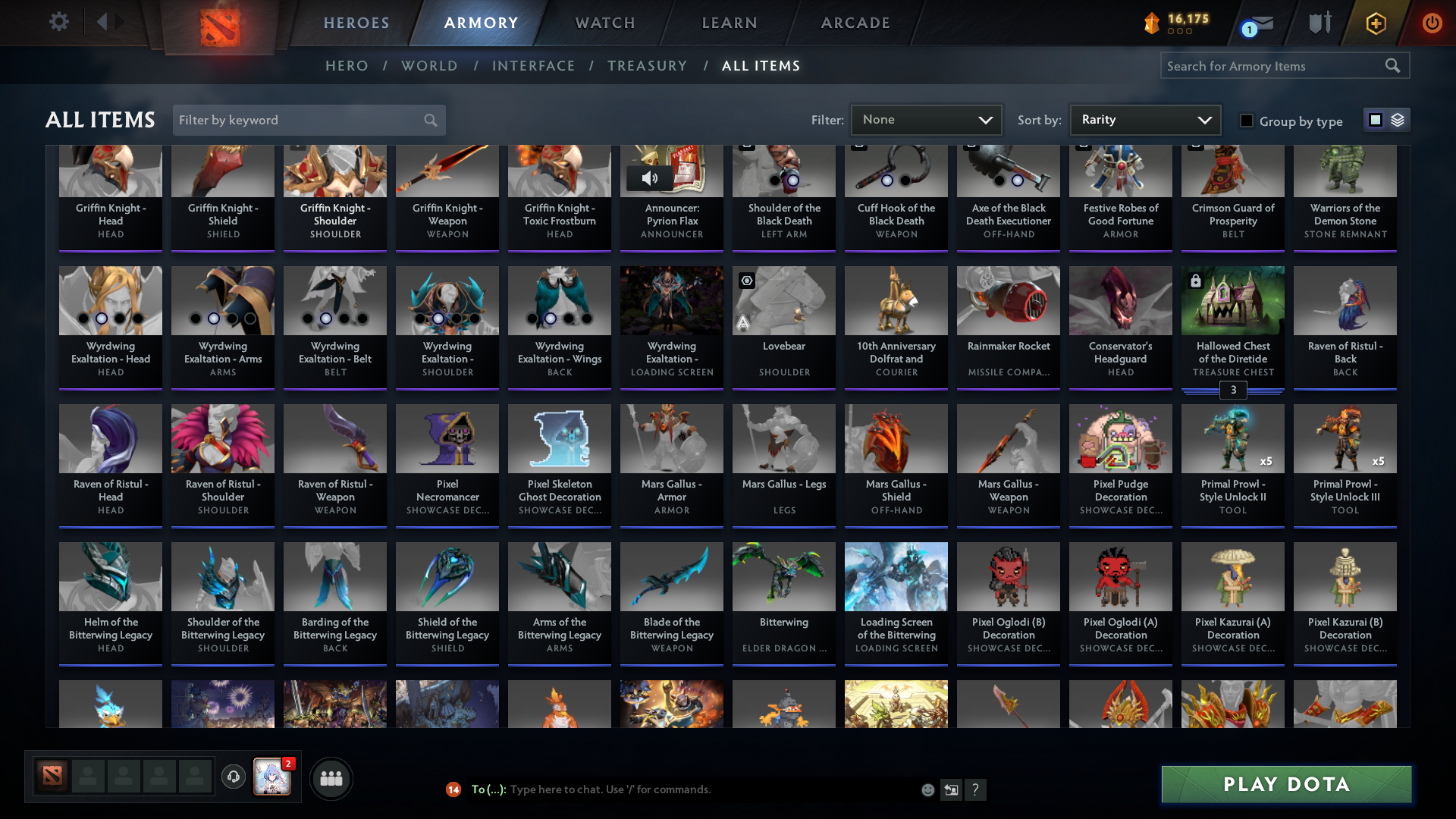This screenshot has height=819, width=1456.
Task: Open the Filter: None dropdown
Action: coord(925,119)
